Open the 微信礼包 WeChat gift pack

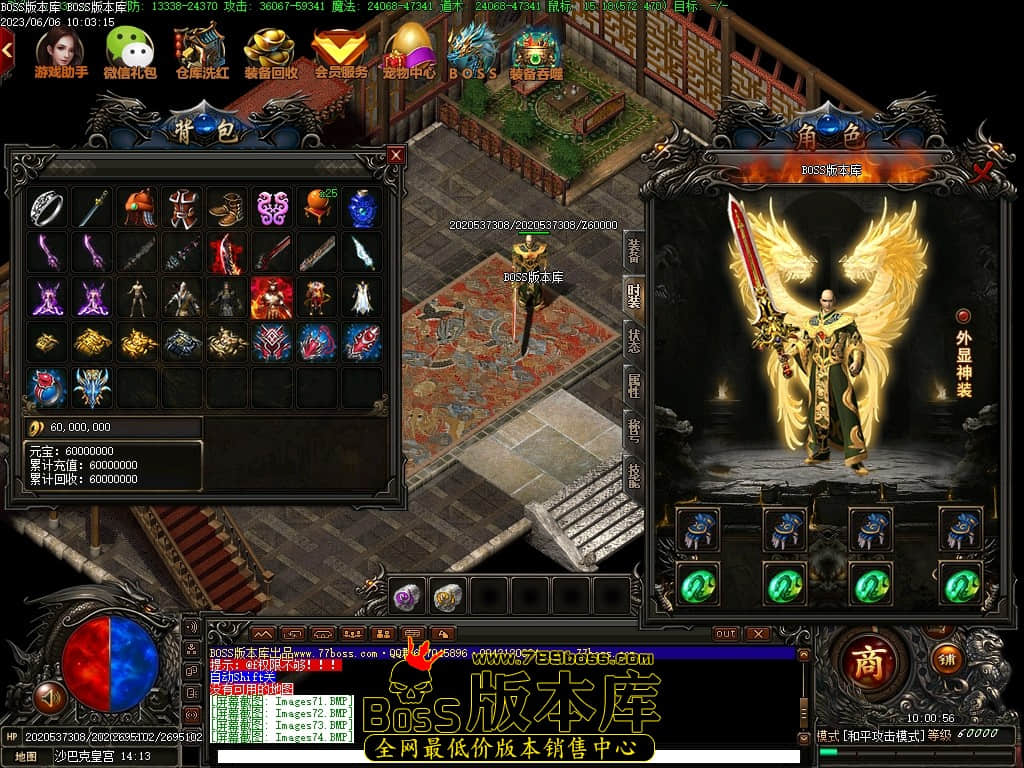[x=130, y=51]
